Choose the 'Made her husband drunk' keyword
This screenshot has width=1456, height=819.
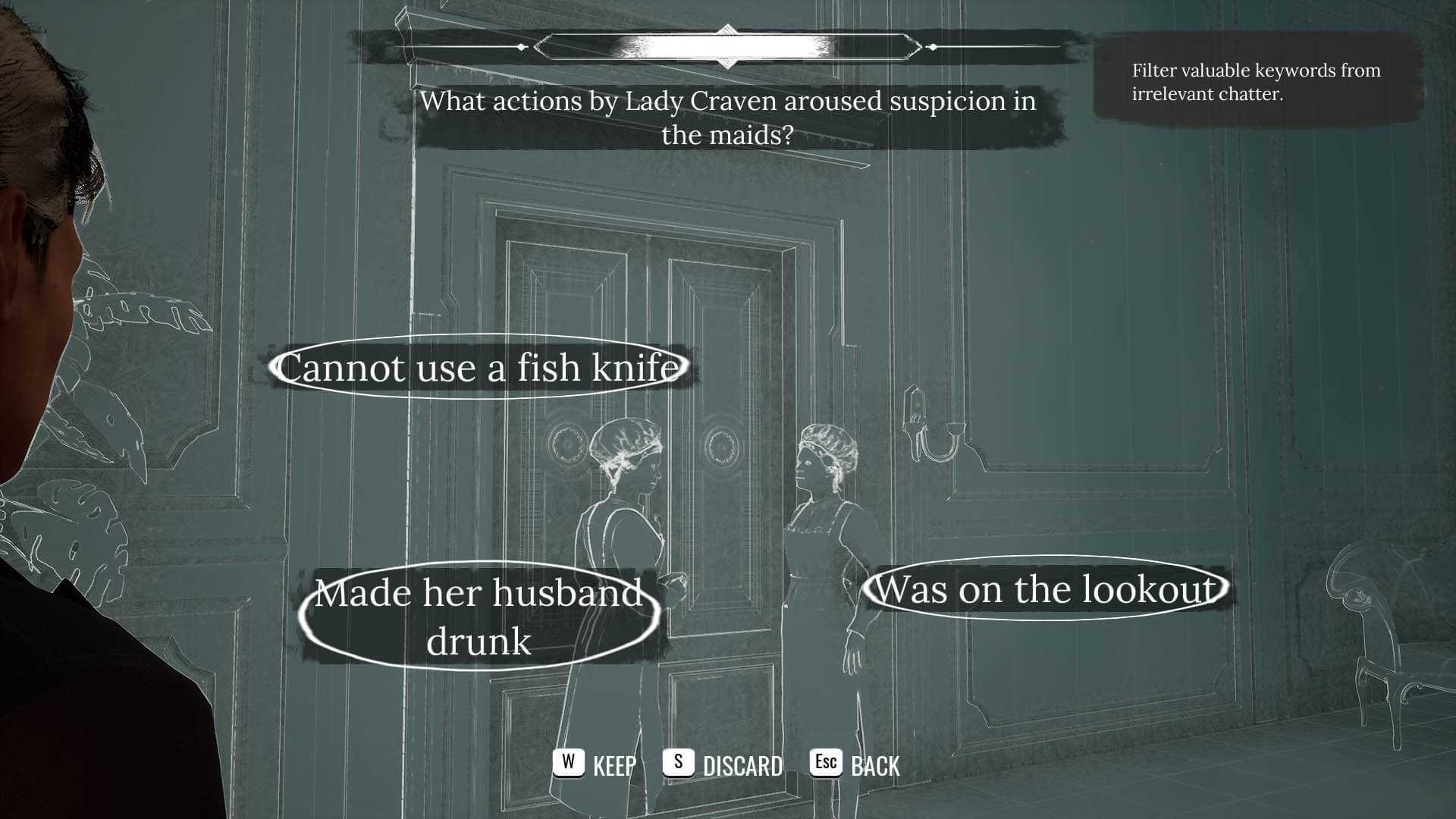tap(479, 616)
